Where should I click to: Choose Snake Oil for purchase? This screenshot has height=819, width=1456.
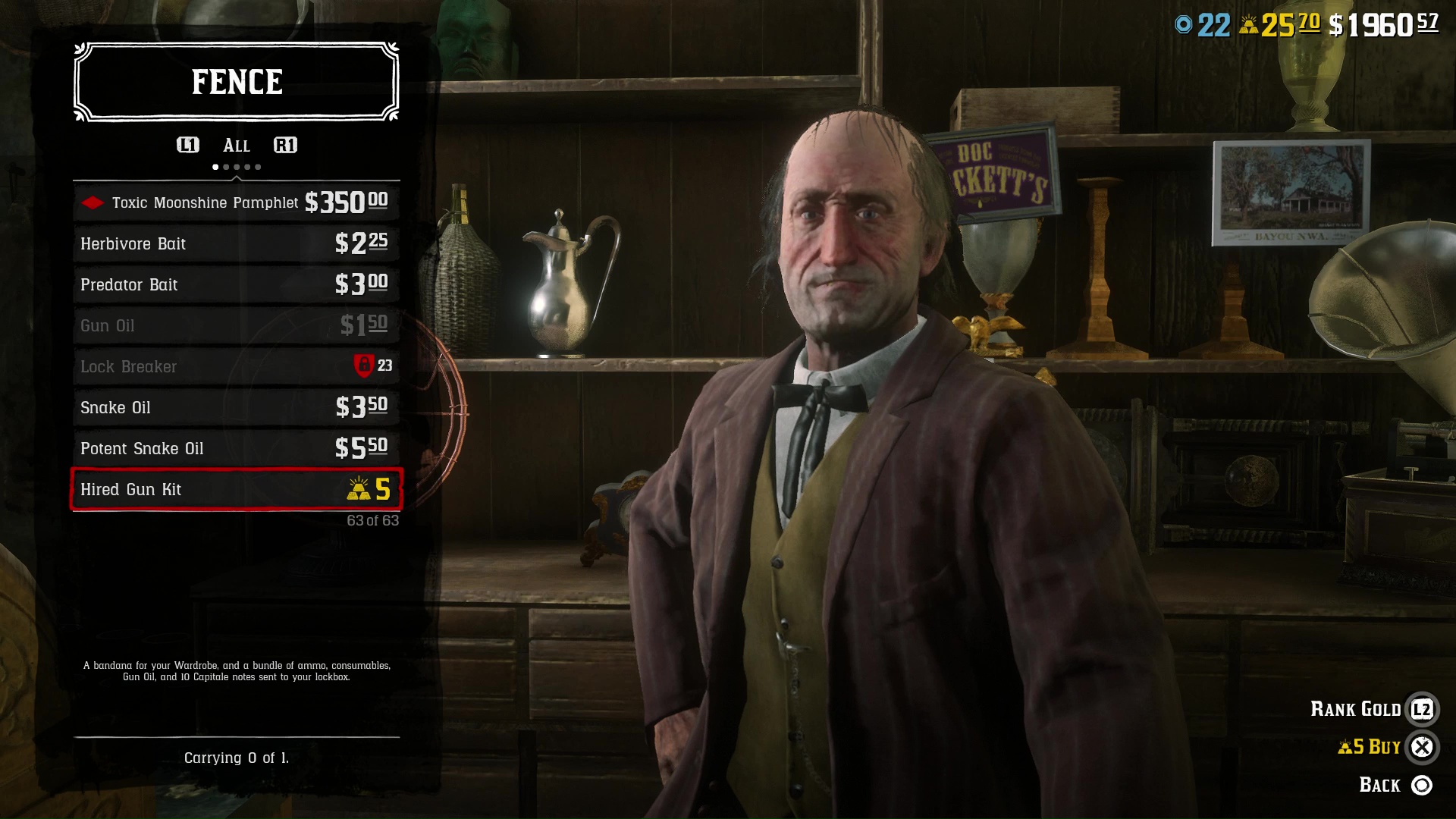coord(236,407)
